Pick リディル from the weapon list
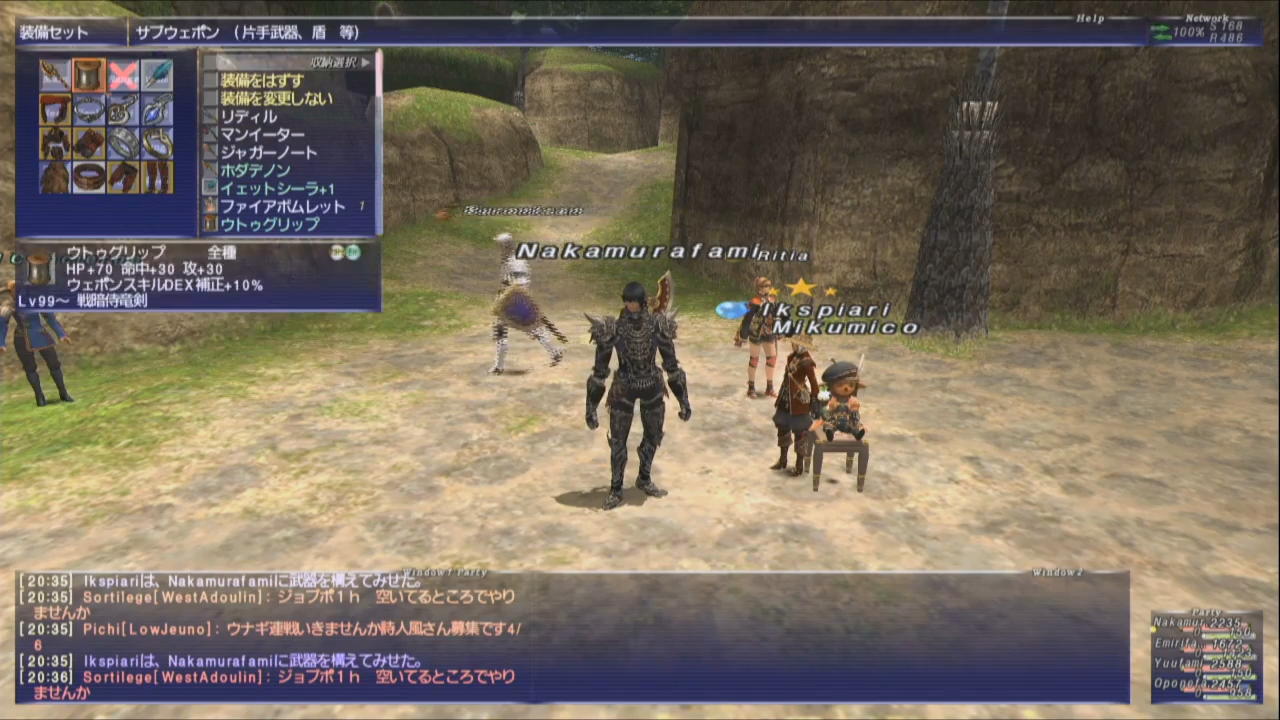Image resolution: width=1280 pixels, height=720 pixels. click(248, 116)
